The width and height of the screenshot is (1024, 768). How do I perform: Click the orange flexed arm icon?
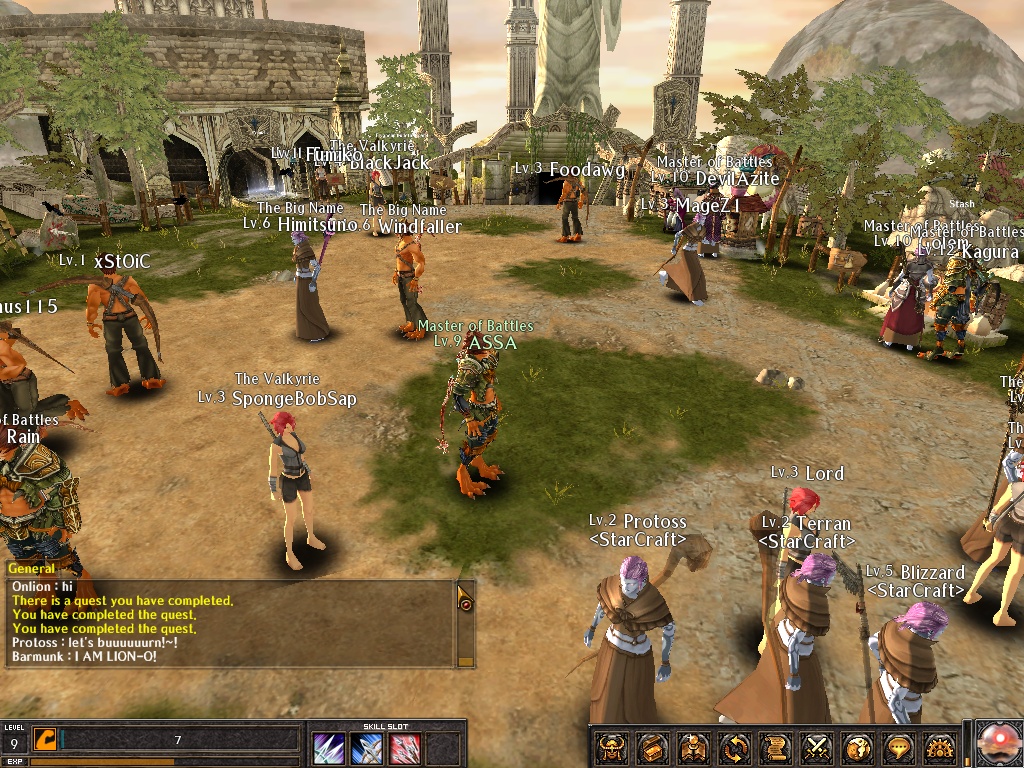coord(45,740)
